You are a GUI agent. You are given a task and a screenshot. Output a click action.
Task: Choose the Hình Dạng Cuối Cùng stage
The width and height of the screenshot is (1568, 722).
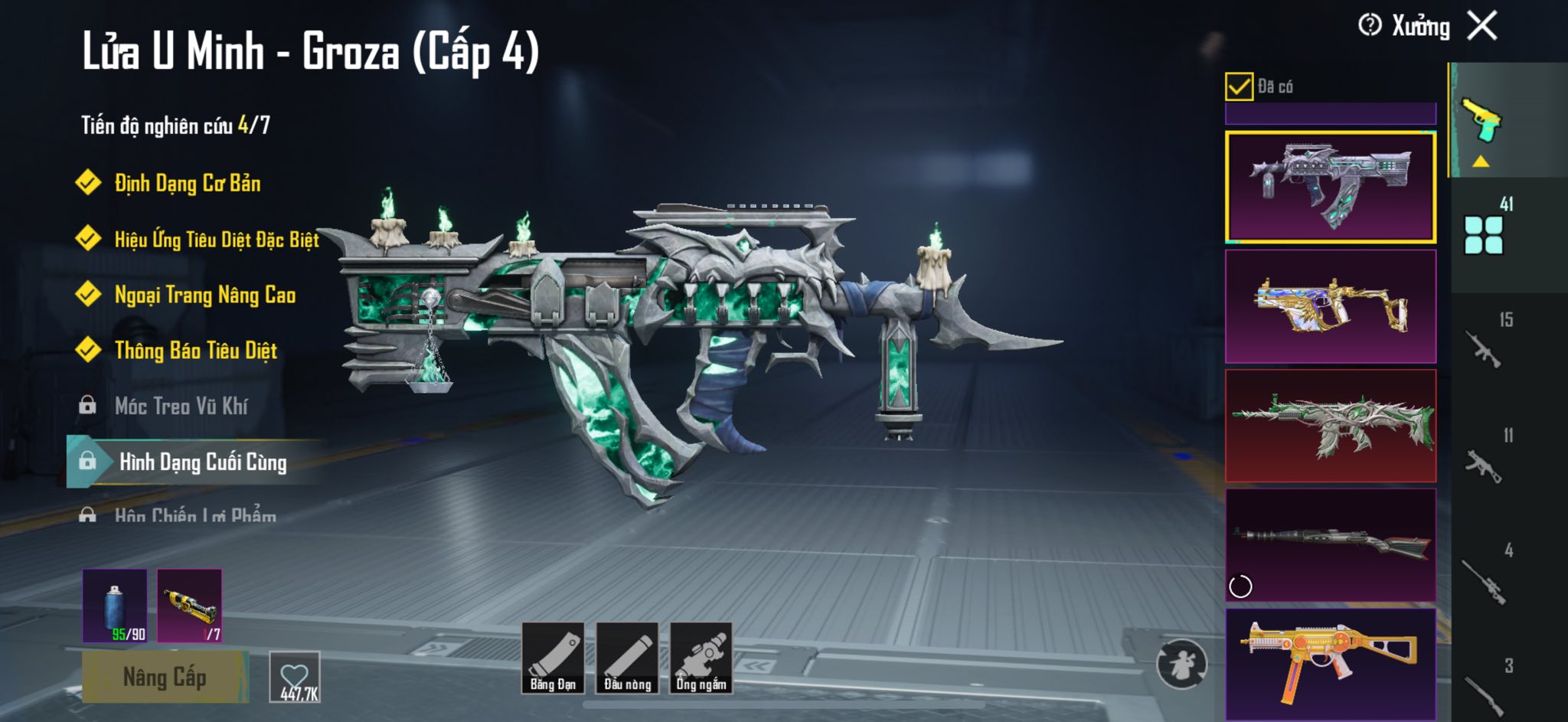click(202, 462)
